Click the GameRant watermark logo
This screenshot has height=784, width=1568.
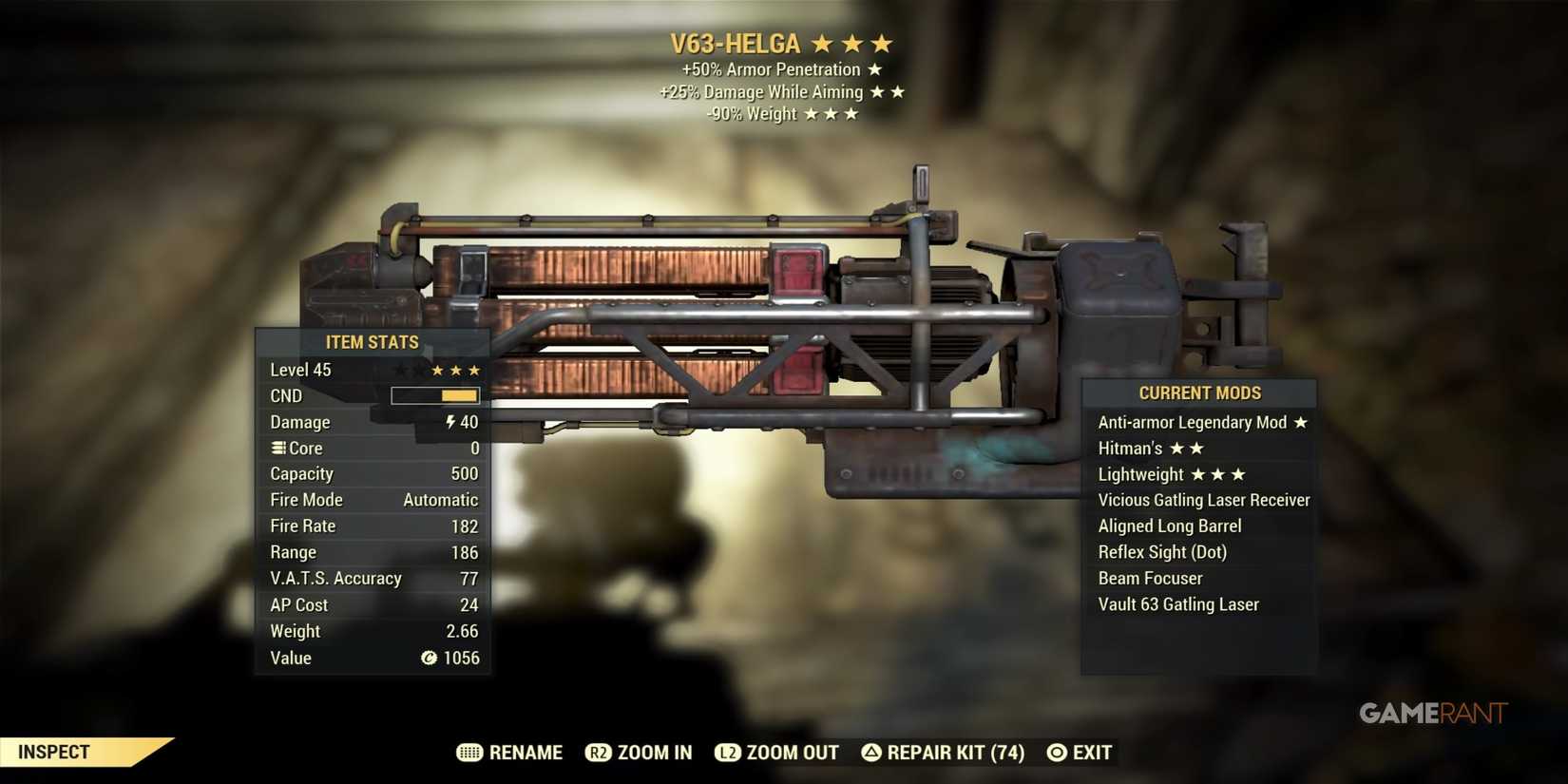(1434, 713)
